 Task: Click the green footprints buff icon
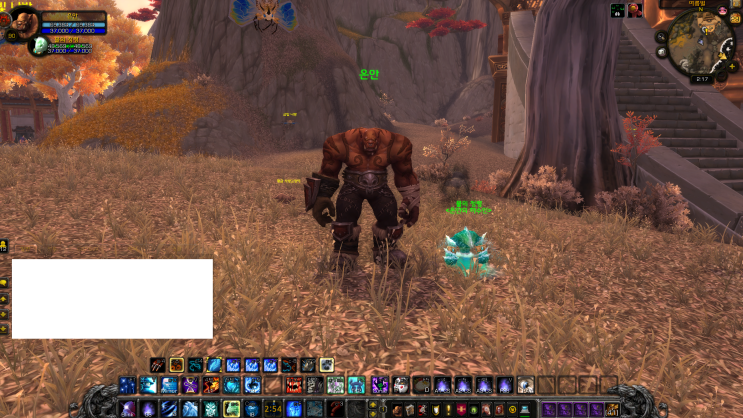click(x=617, y=11)
